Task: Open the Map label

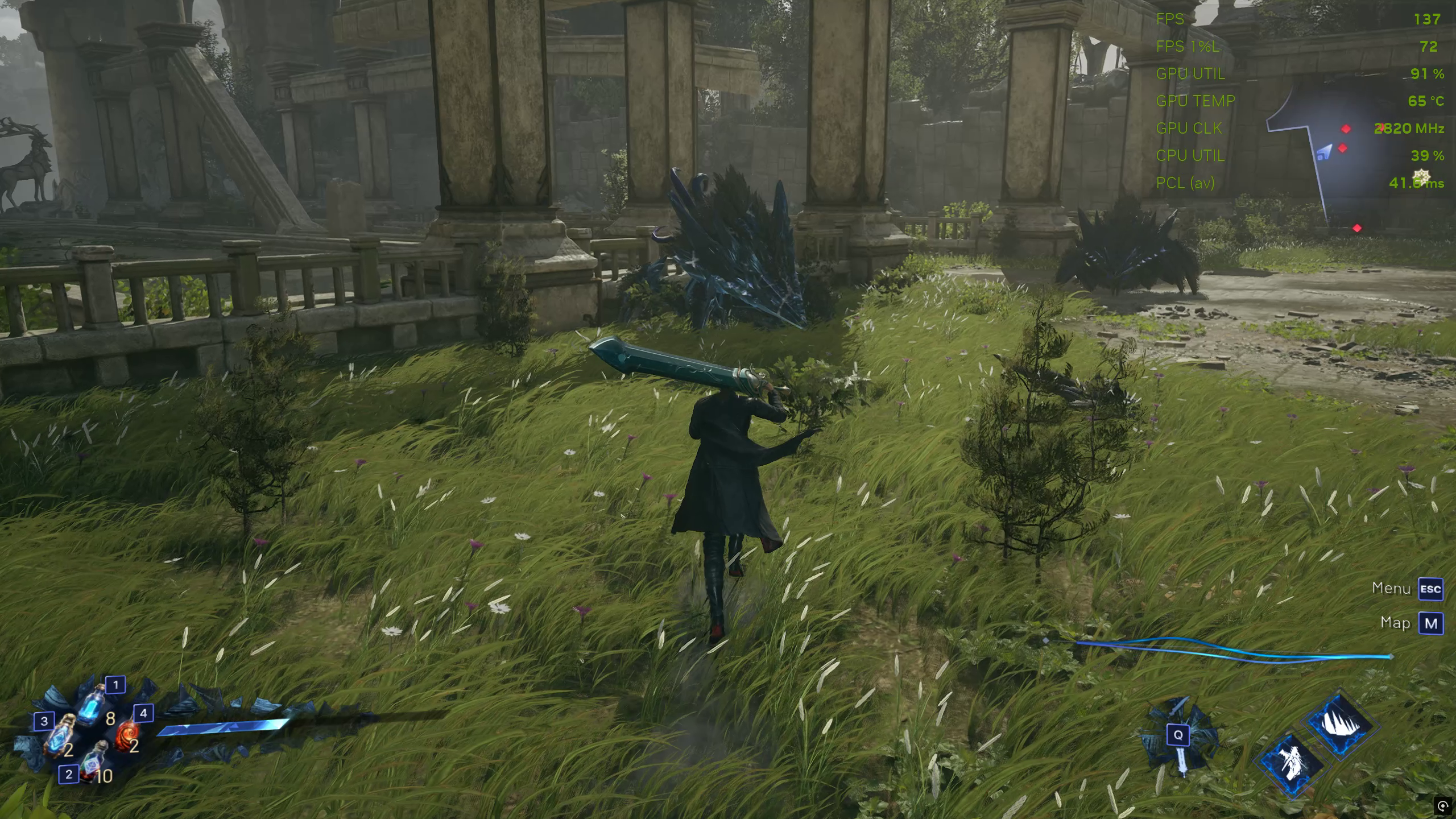Action: click(1396, 623)
